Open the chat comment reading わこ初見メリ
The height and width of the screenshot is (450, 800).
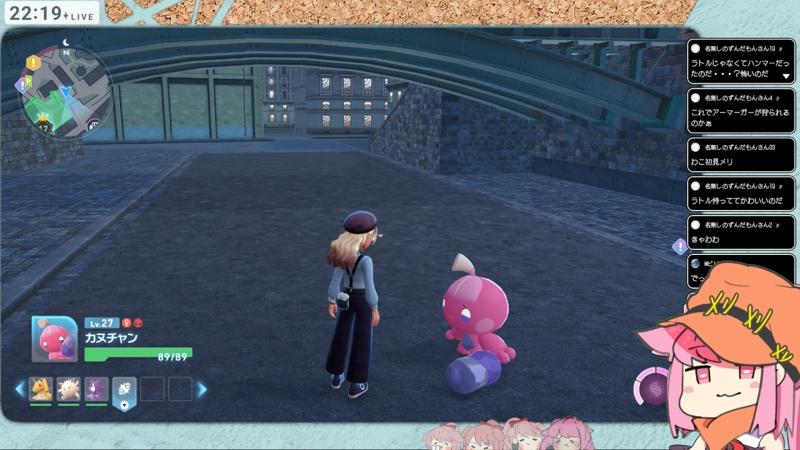pos(740,155)
